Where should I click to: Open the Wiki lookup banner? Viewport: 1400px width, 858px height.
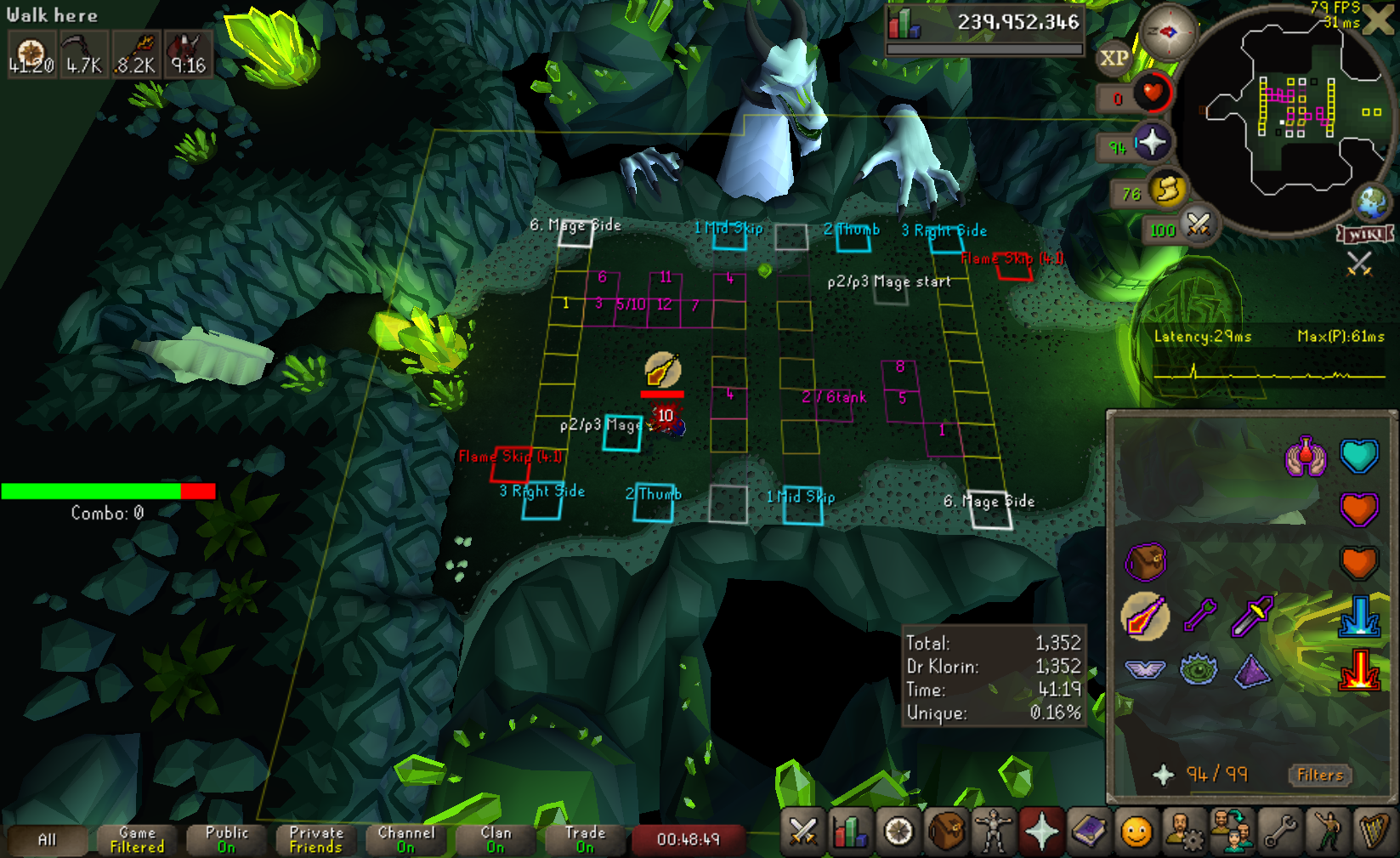1365,234
